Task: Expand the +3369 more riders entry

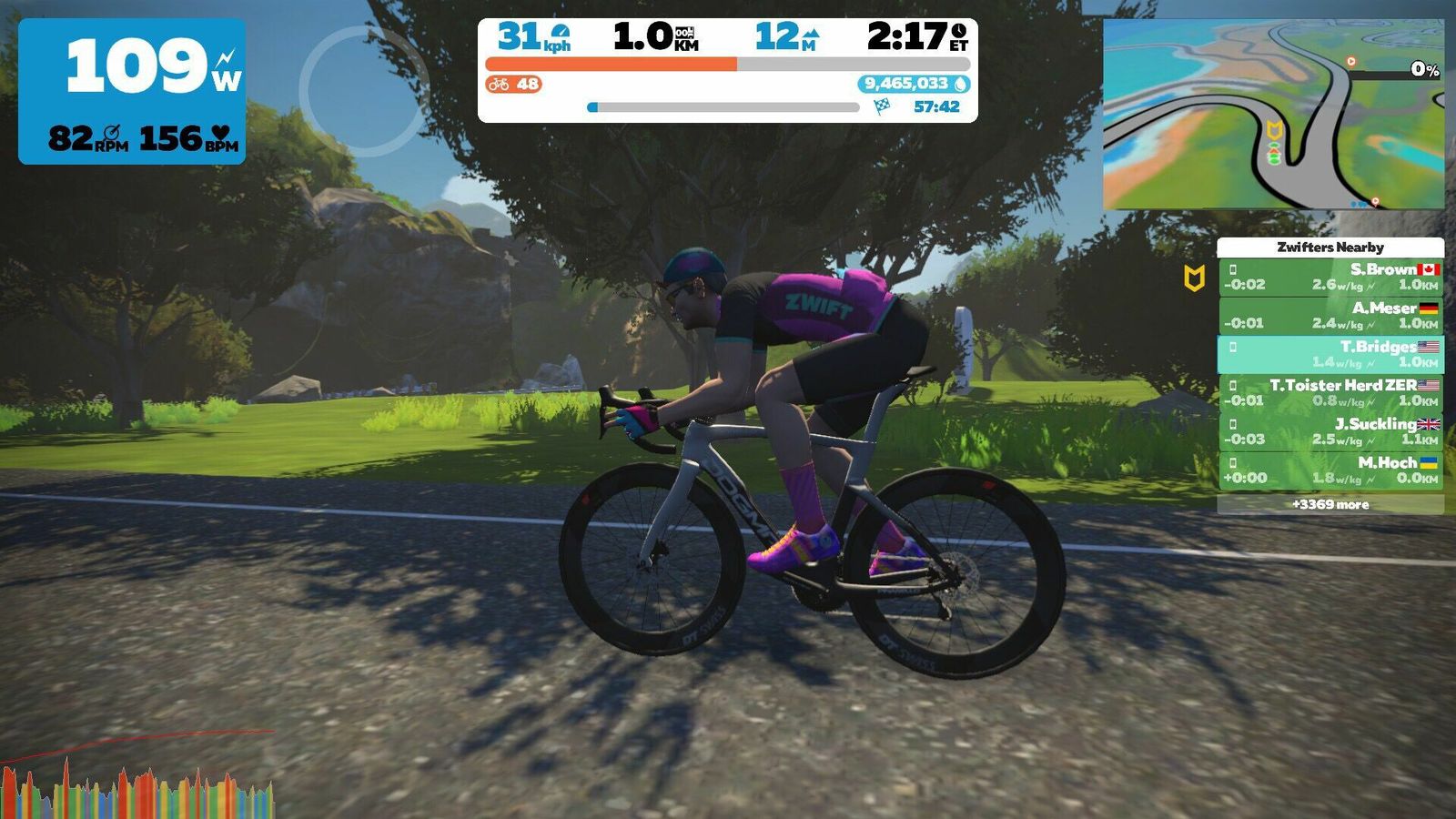Action: click(x=1330, y=504)
